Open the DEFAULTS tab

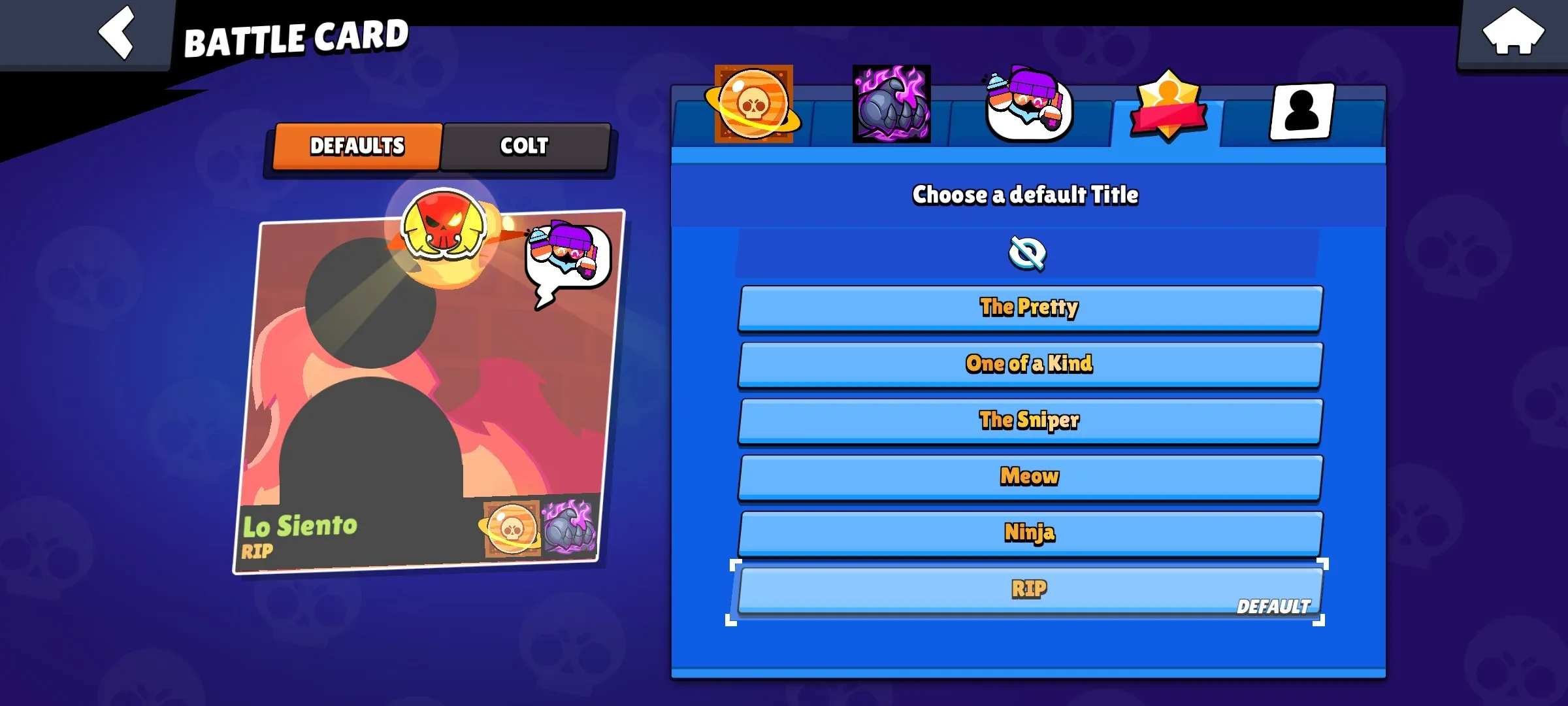pyautogui.click(x=357, y=146)
